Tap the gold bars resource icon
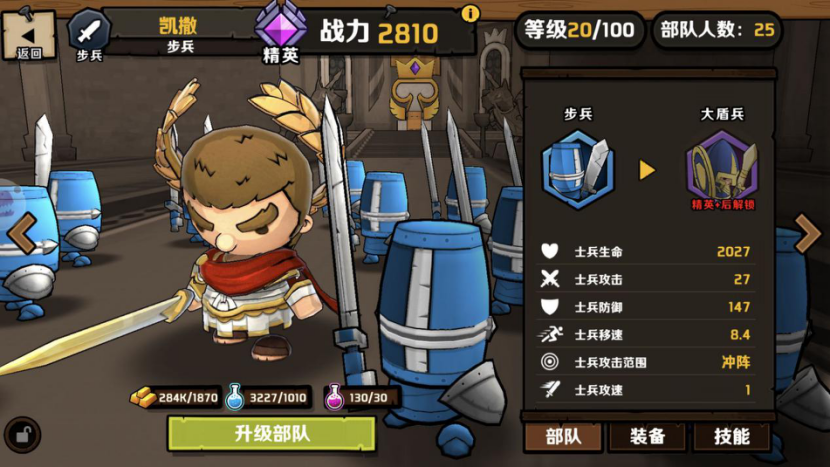The height and width of the screenshot is (467, 830). click(144, 397)
